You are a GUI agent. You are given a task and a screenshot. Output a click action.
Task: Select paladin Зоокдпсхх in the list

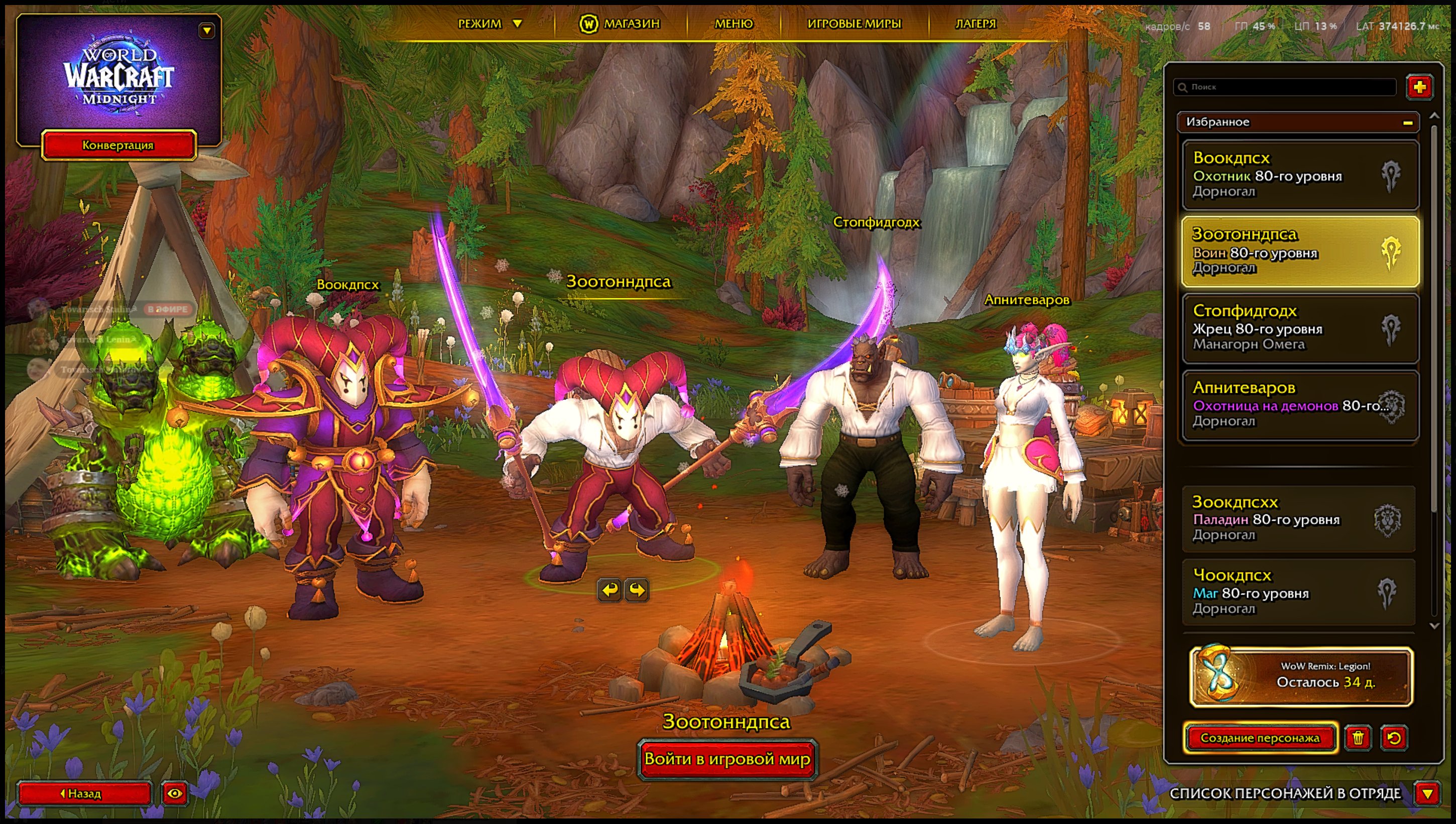click(1299, 518)
